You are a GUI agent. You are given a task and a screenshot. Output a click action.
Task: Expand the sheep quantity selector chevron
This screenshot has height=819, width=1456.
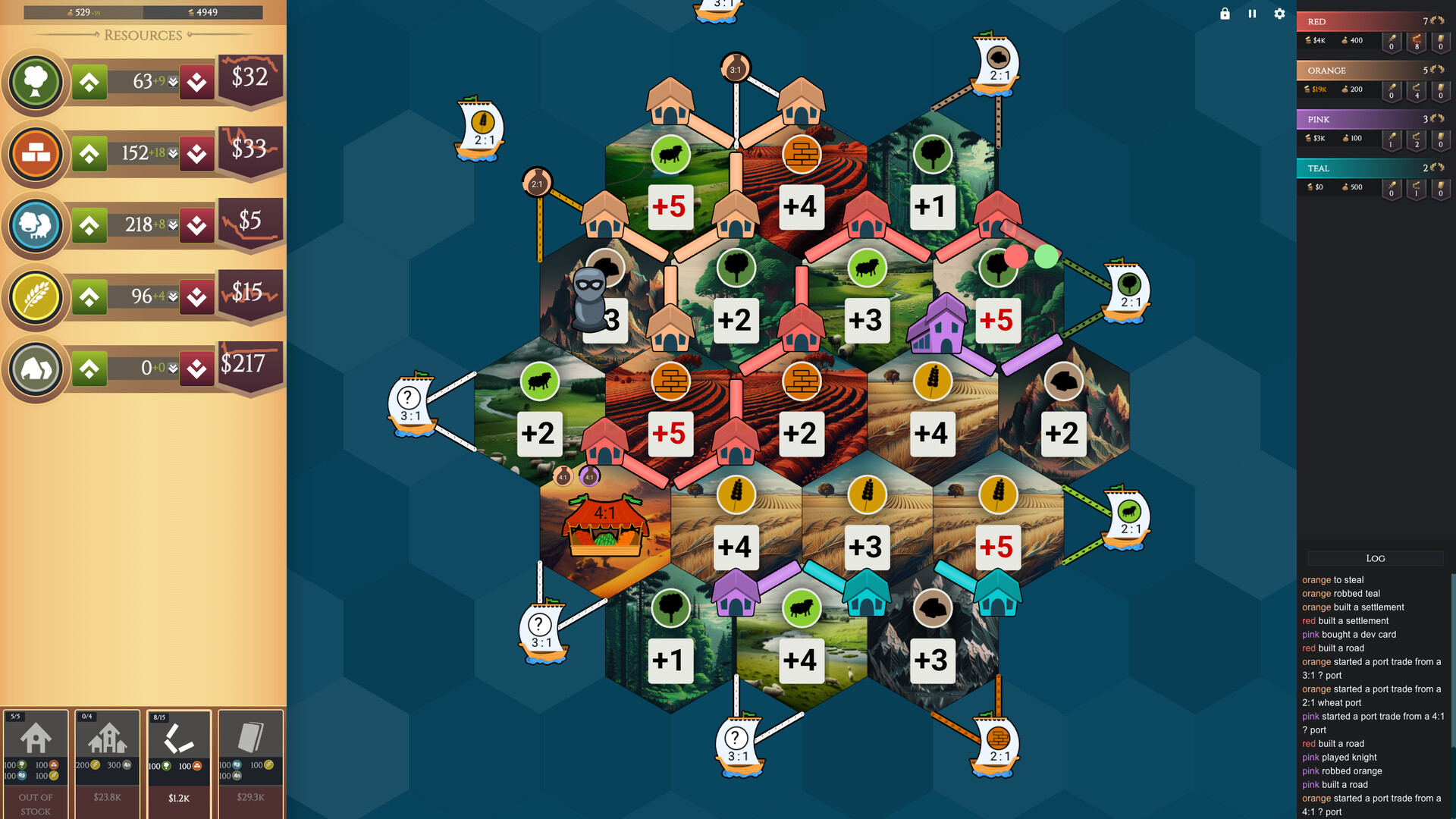tap(172, 225)
